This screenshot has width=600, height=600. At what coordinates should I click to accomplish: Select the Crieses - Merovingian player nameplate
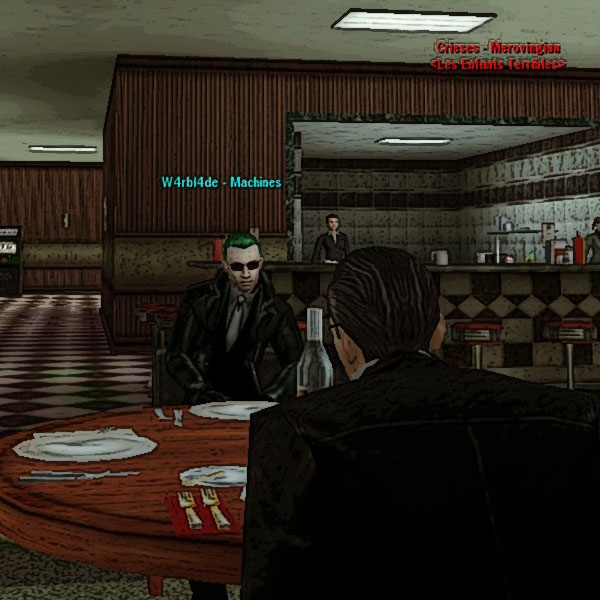498,48
